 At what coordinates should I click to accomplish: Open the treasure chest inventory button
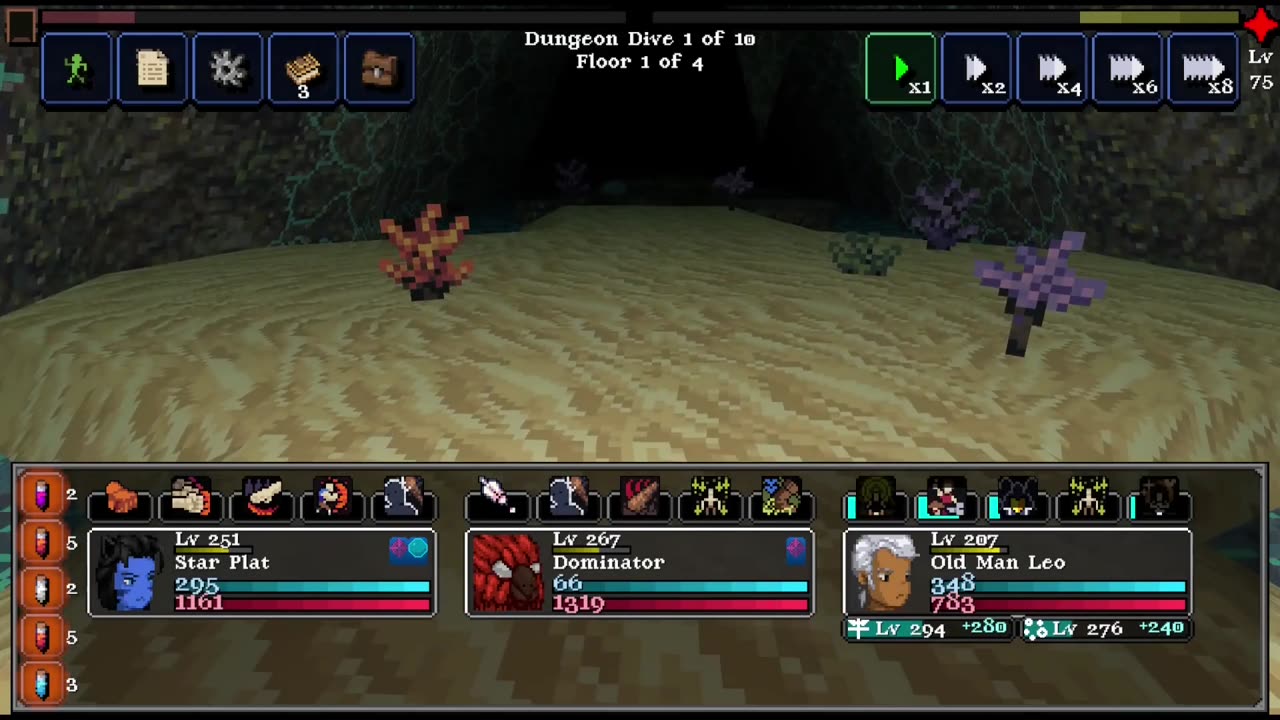click(379, 68)
